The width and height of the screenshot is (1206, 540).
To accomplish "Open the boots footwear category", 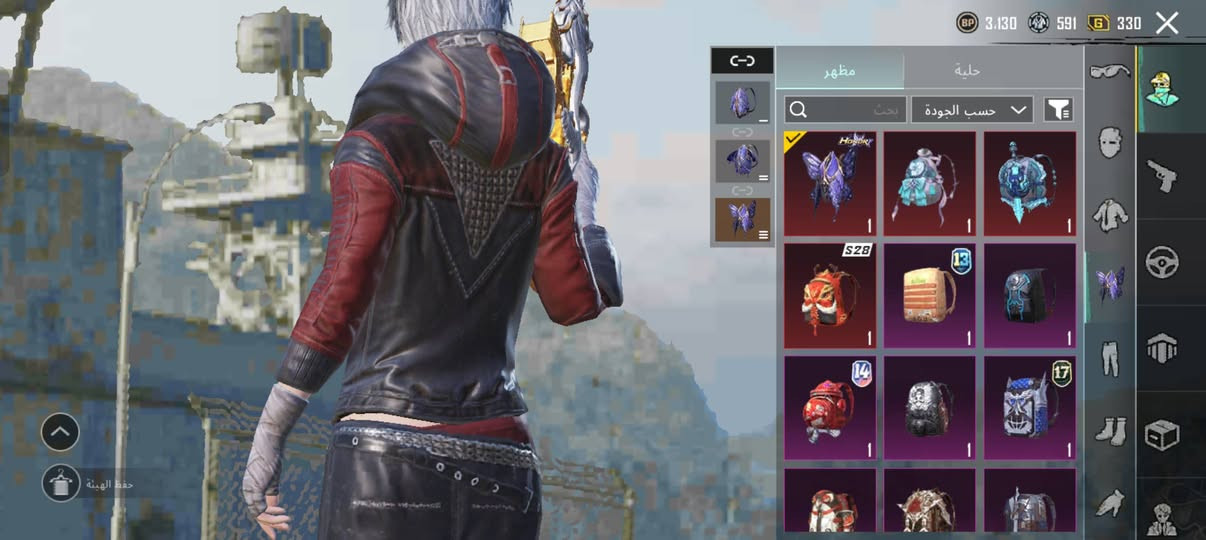I will click(1109, 431).
